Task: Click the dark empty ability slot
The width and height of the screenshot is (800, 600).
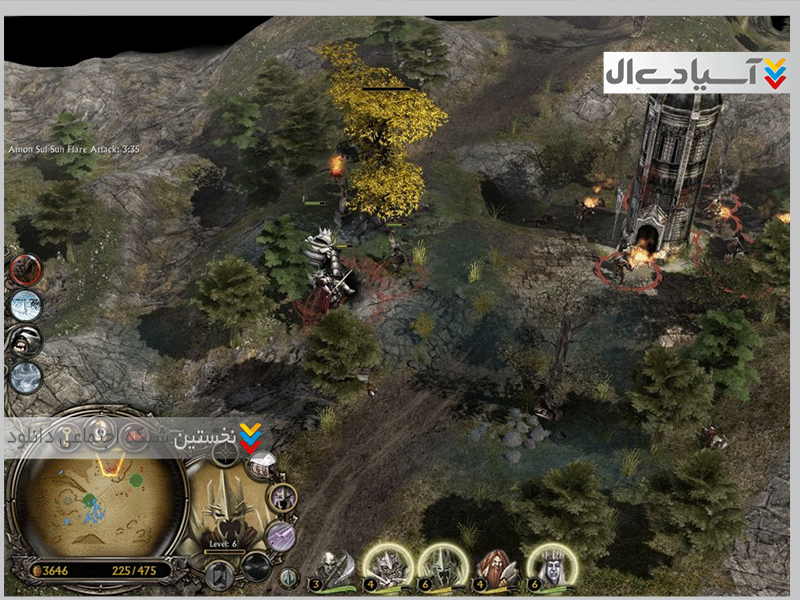Action: coord(256,566)
